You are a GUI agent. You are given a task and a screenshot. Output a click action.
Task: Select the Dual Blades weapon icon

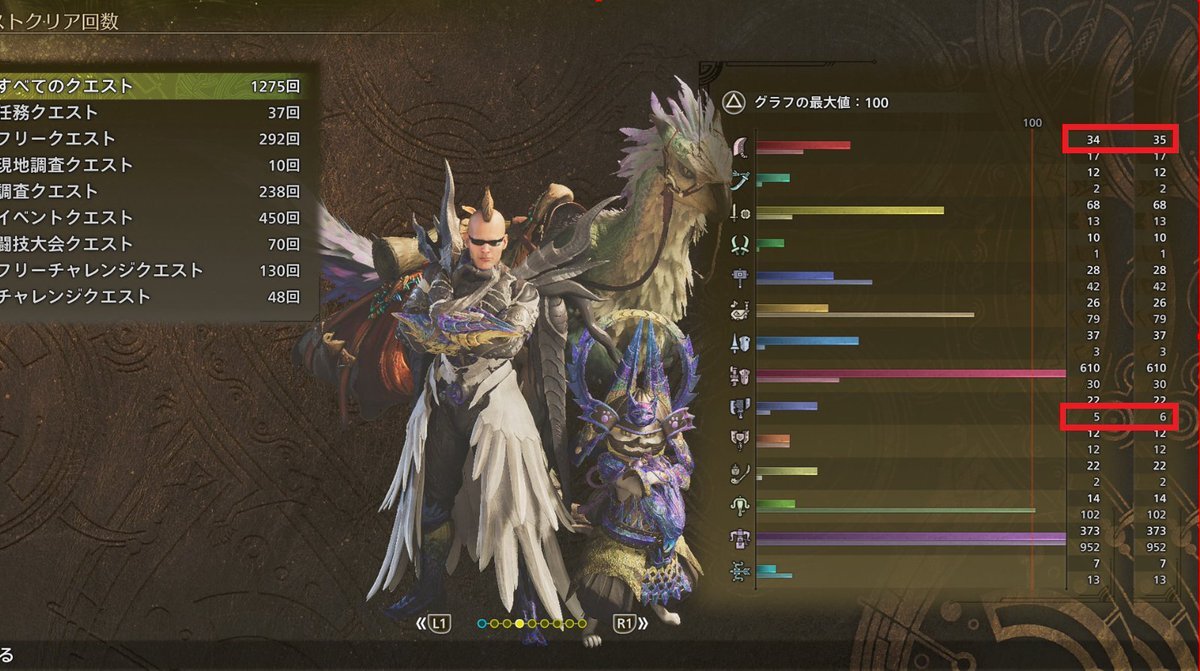point(740,244)
